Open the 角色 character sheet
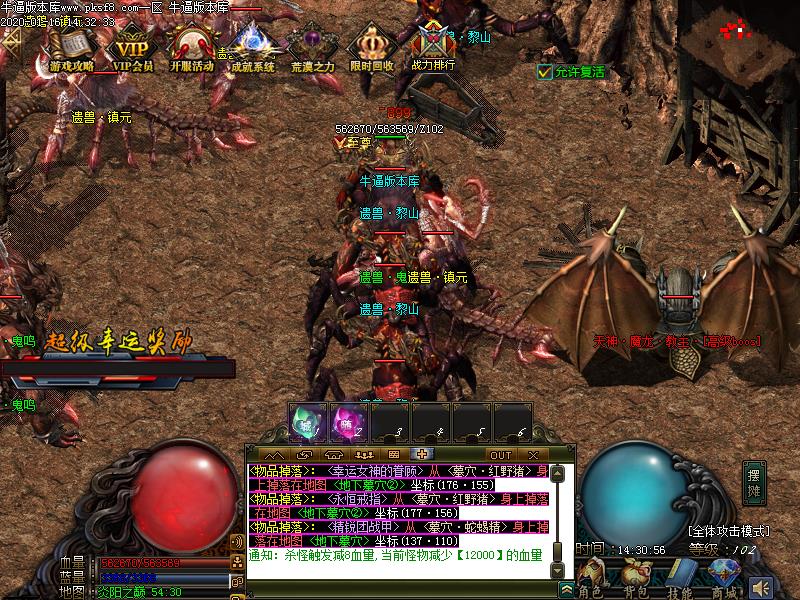Viewport: 800px width, 600px height. (593, 576)
